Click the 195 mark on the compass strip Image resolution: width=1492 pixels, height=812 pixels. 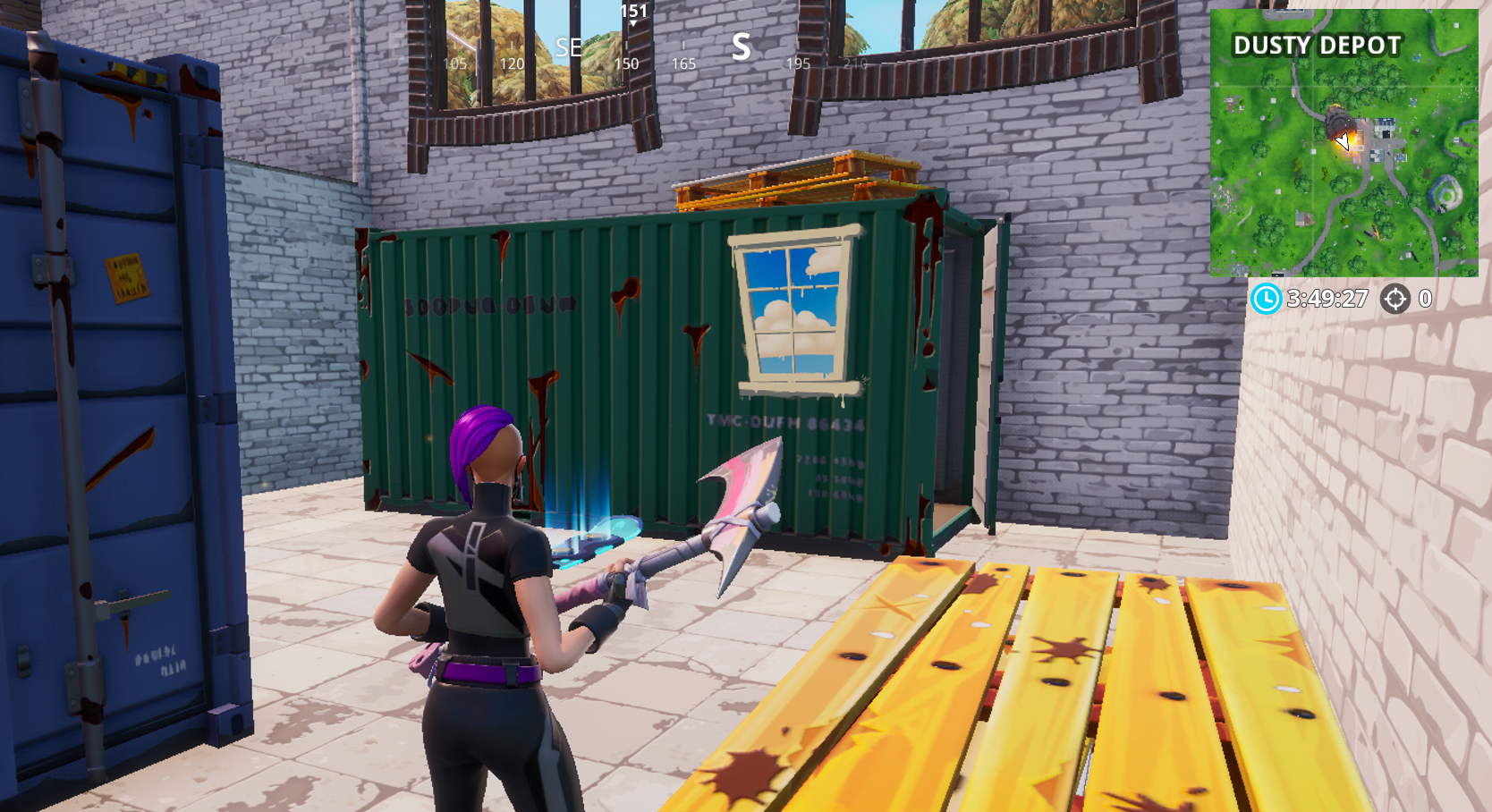799,63
